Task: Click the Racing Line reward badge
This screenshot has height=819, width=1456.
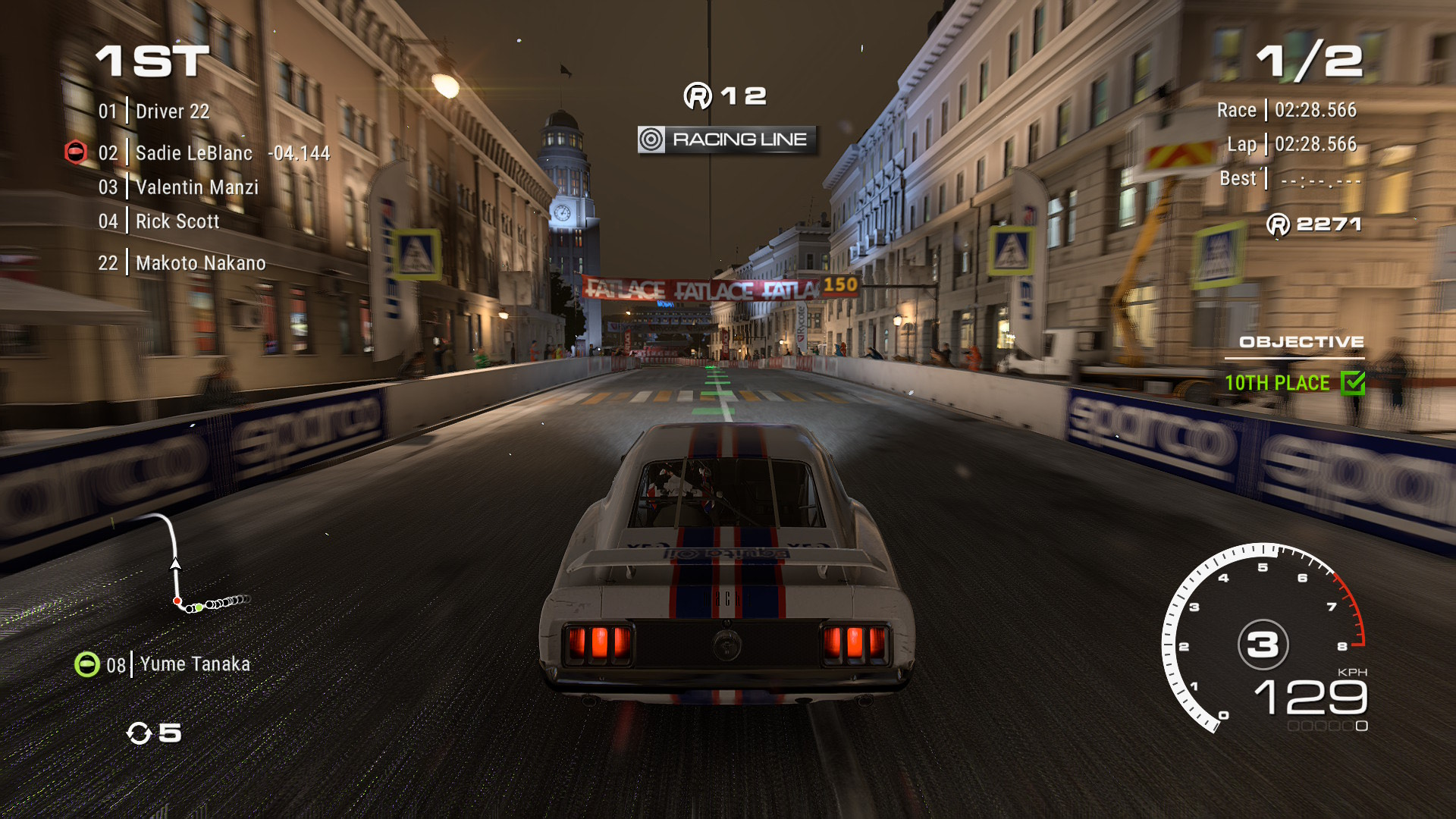Action: pos(727,140)
